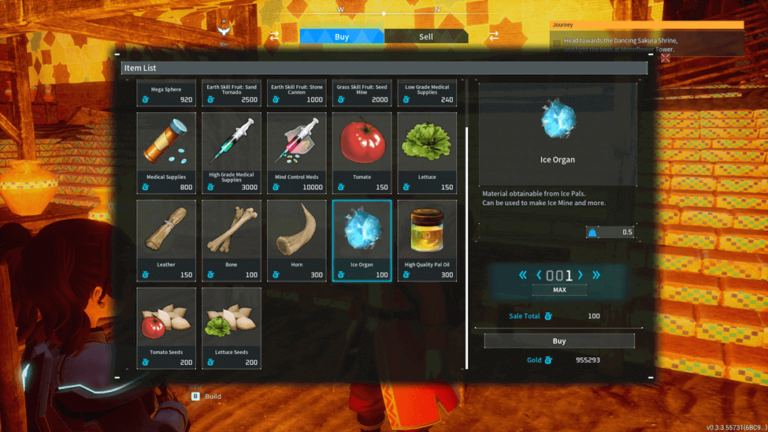Confirm purchase with the wide Buy button

558,341
